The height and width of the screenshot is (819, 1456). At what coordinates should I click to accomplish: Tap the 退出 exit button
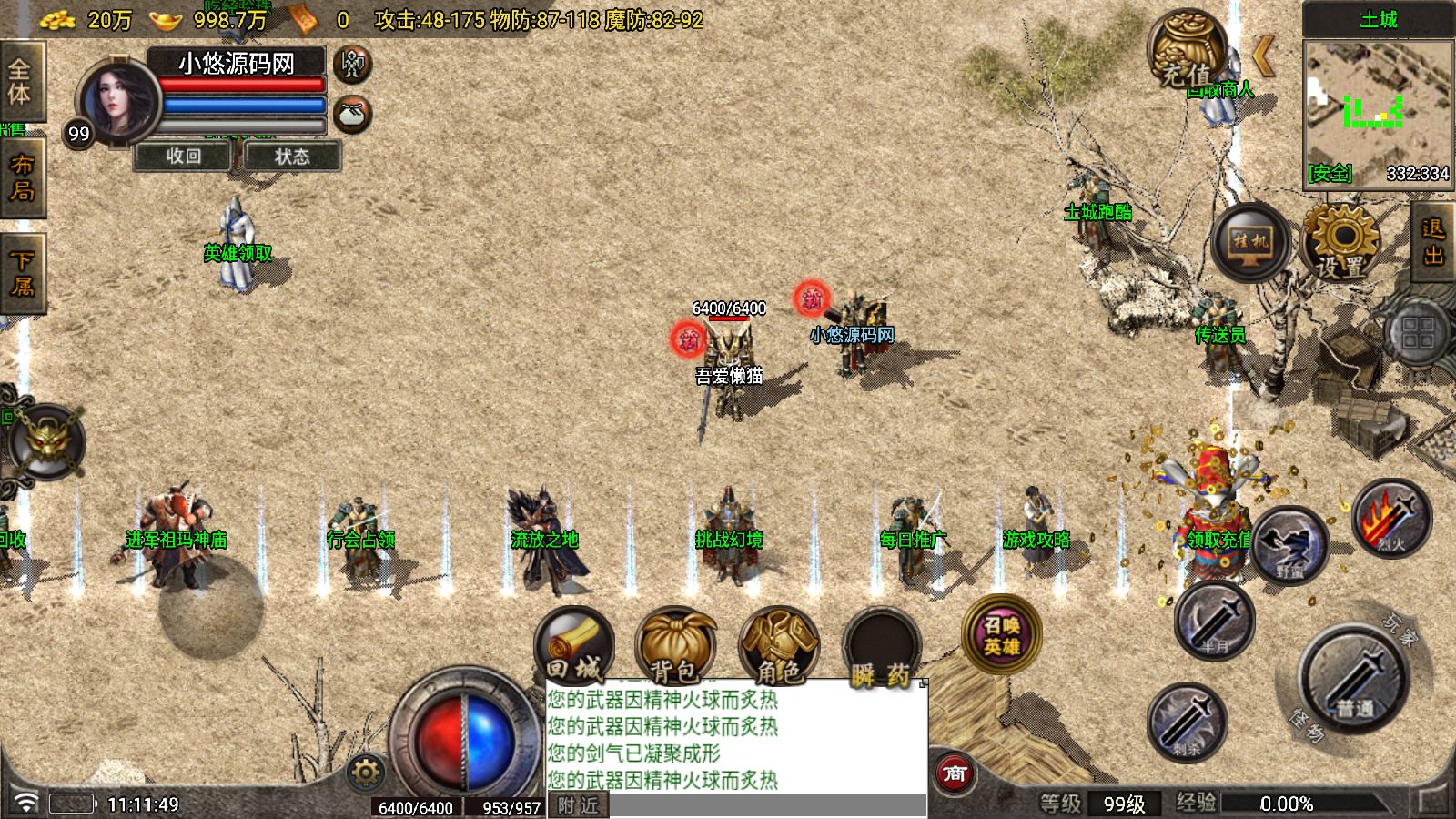point(1433,241)
